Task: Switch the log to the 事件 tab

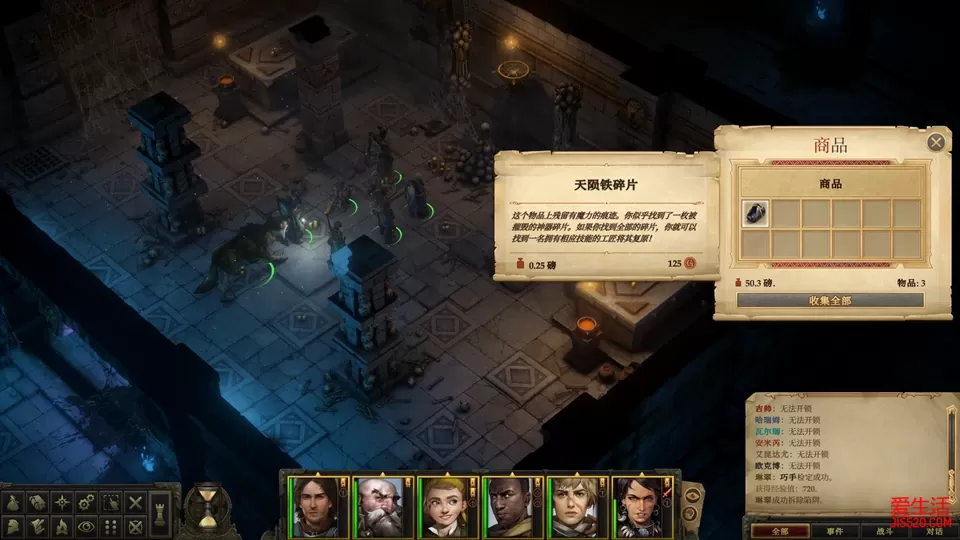Action: (835, 531)
